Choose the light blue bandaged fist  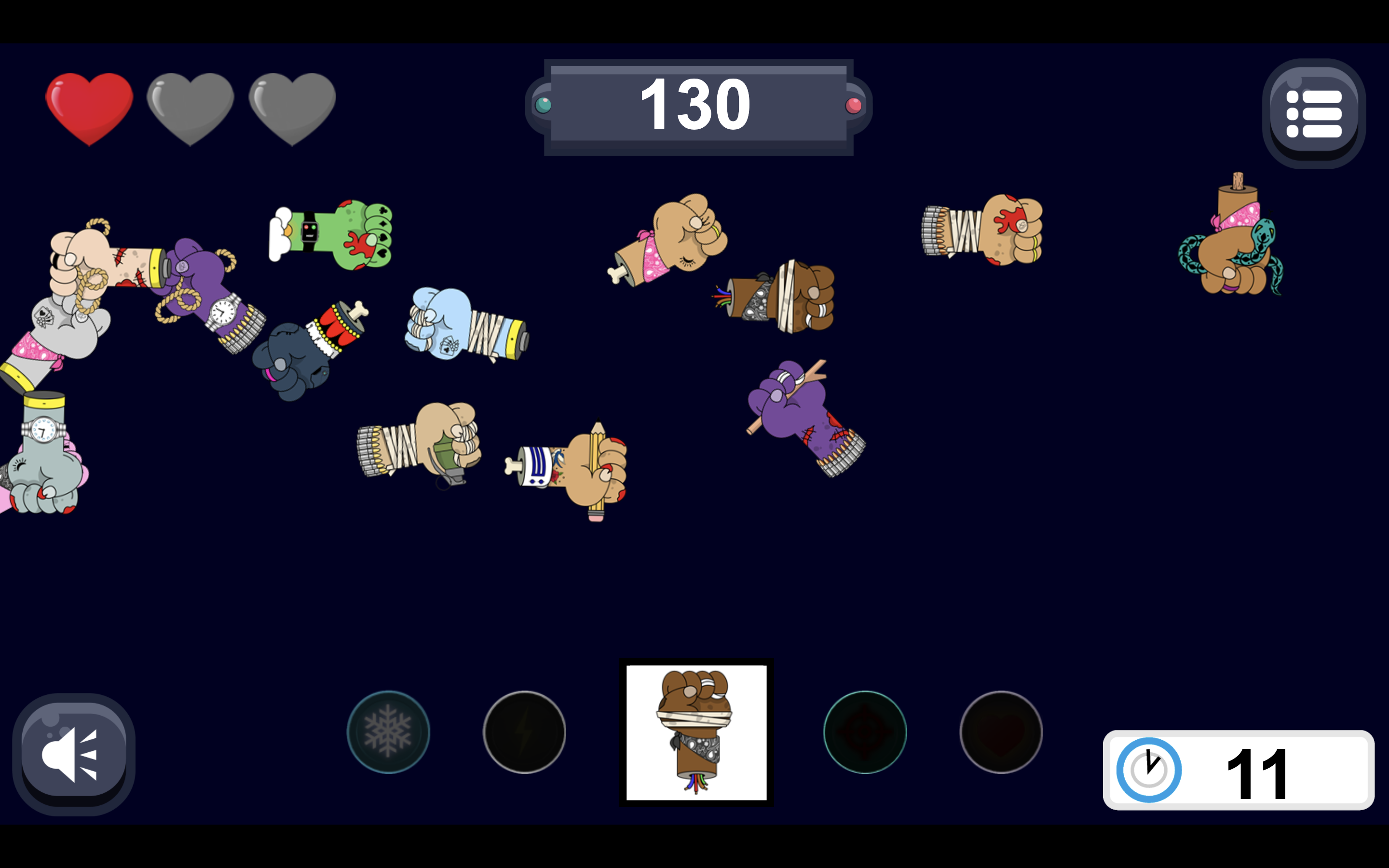click(x=462, y=325)
